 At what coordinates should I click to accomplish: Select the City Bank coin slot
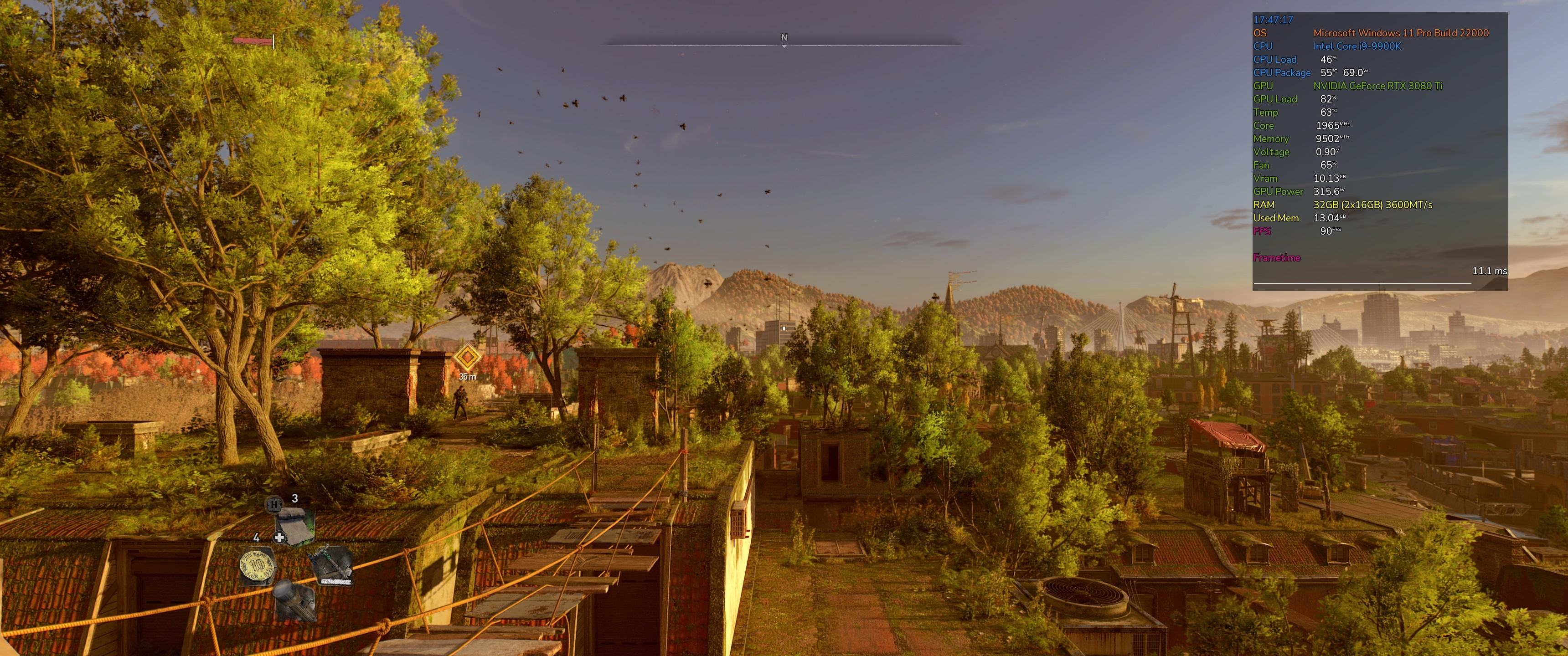[257, 566]
